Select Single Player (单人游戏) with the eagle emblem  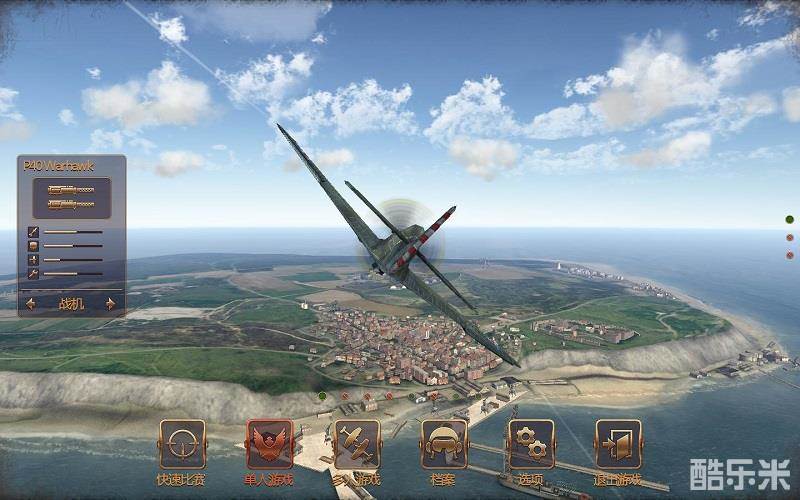pos(269,444)
